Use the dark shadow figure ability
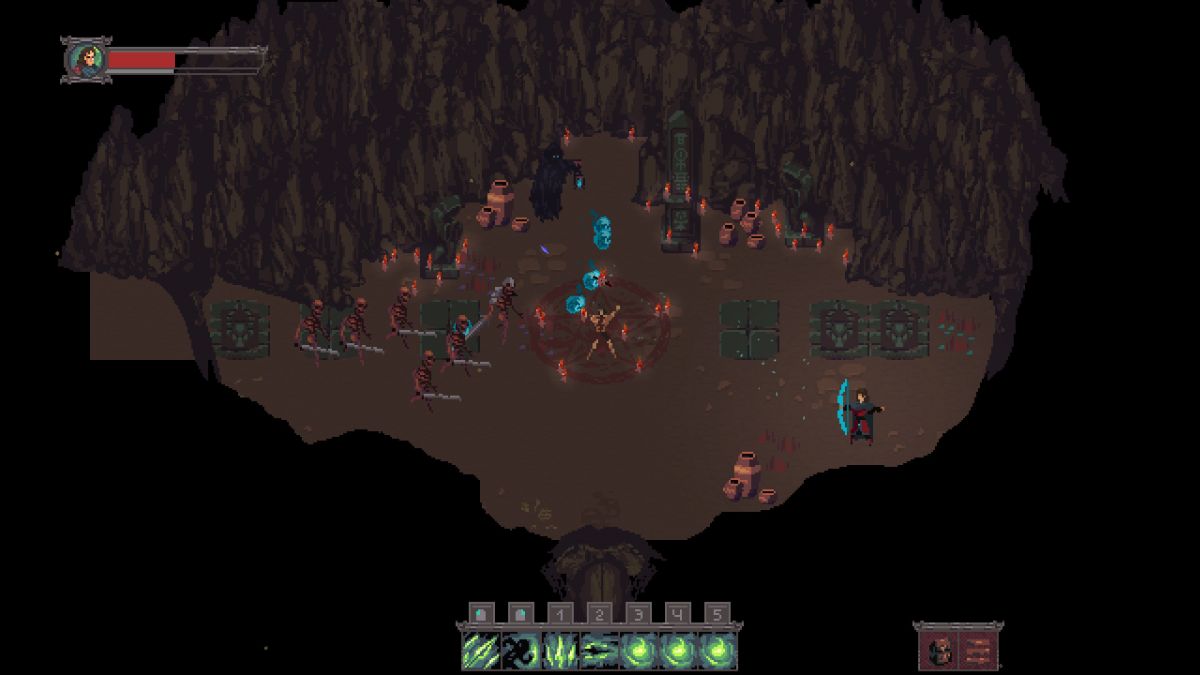The image size is (1200, 675). tap(520, 651)
